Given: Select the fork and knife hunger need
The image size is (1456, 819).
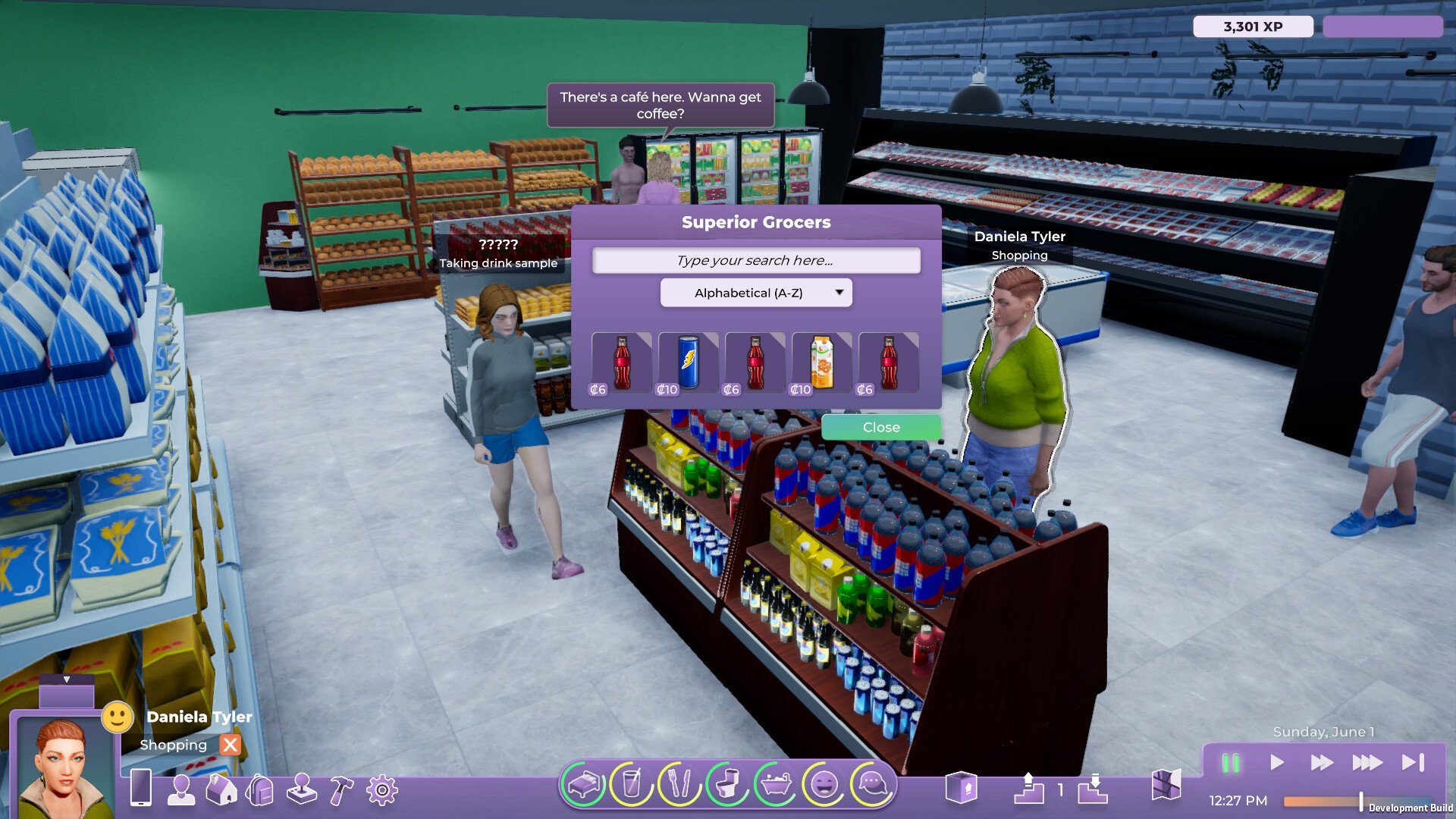Looking at the screenshot, I should pyautogui.click(x=678, y=784).
